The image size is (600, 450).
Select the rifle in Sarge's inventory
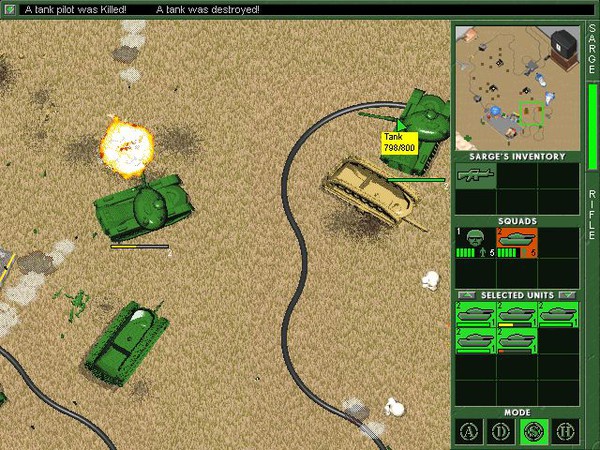coord(475,176)
